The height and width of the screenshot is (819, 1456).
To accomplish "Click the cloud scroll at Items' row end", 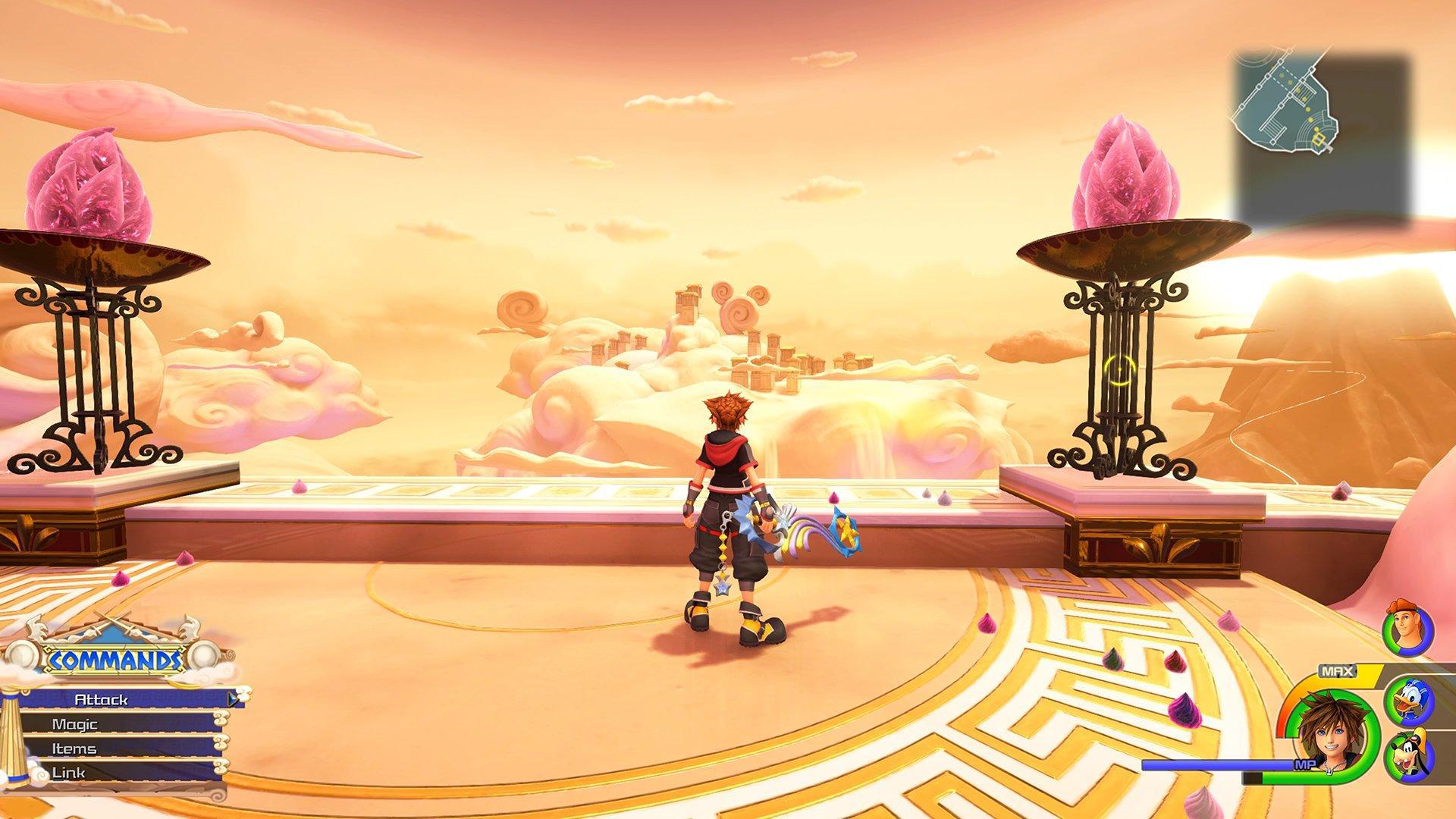I will coord(220,742).
